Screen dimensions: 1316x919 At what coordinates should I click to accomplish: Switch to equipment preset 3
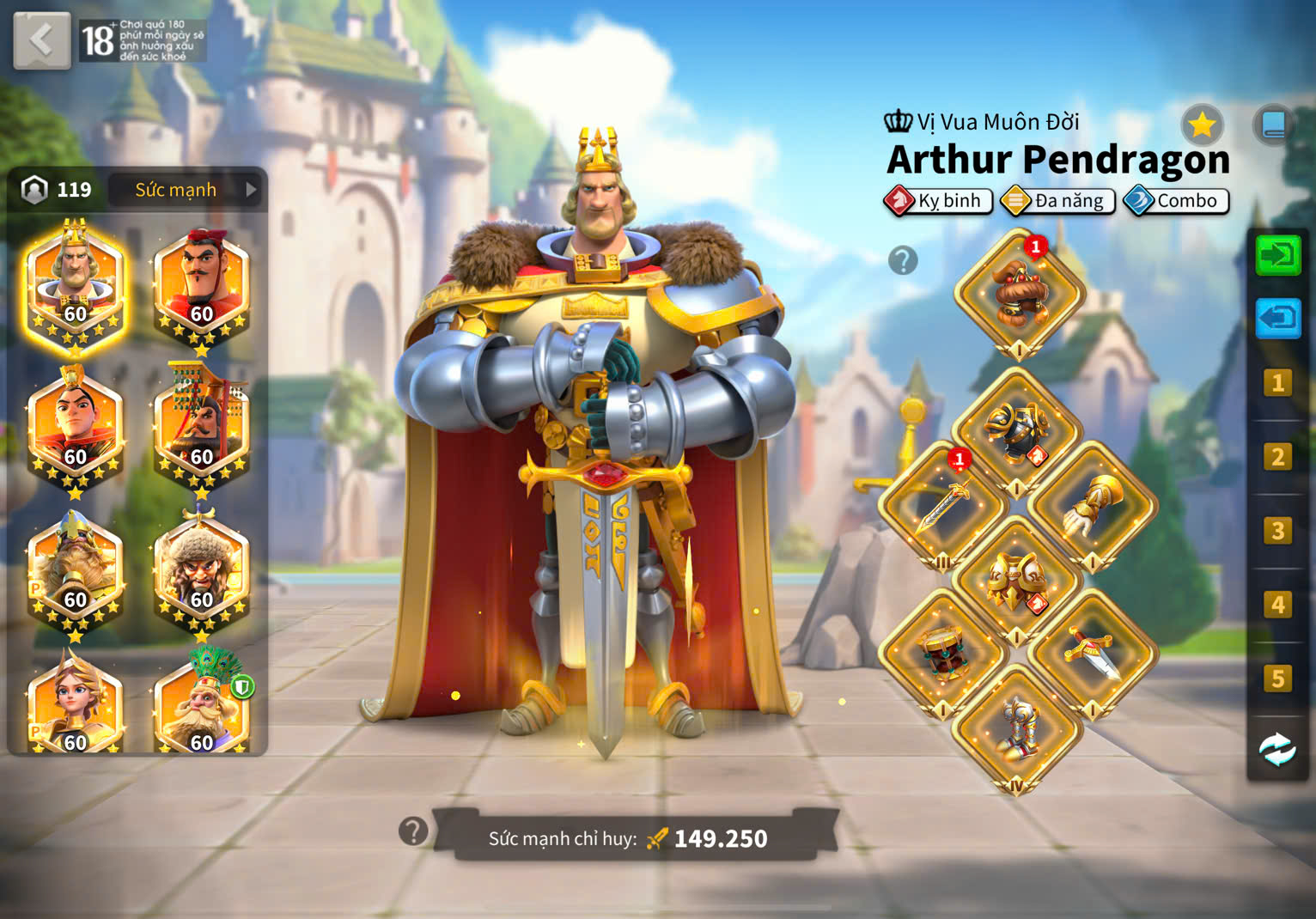[1277, 531]
